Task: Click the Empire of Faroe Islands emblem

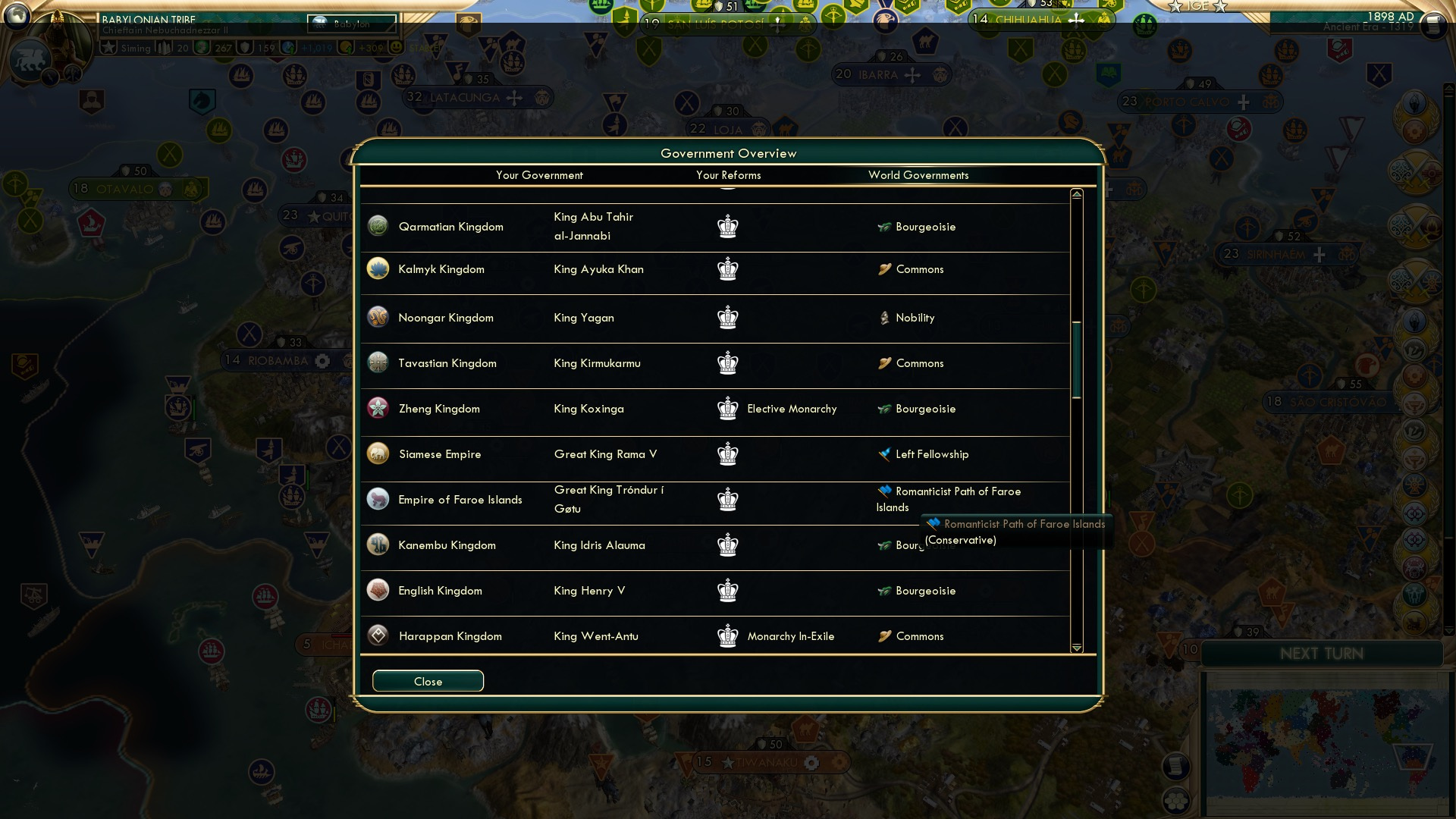Action: [378, 499]
